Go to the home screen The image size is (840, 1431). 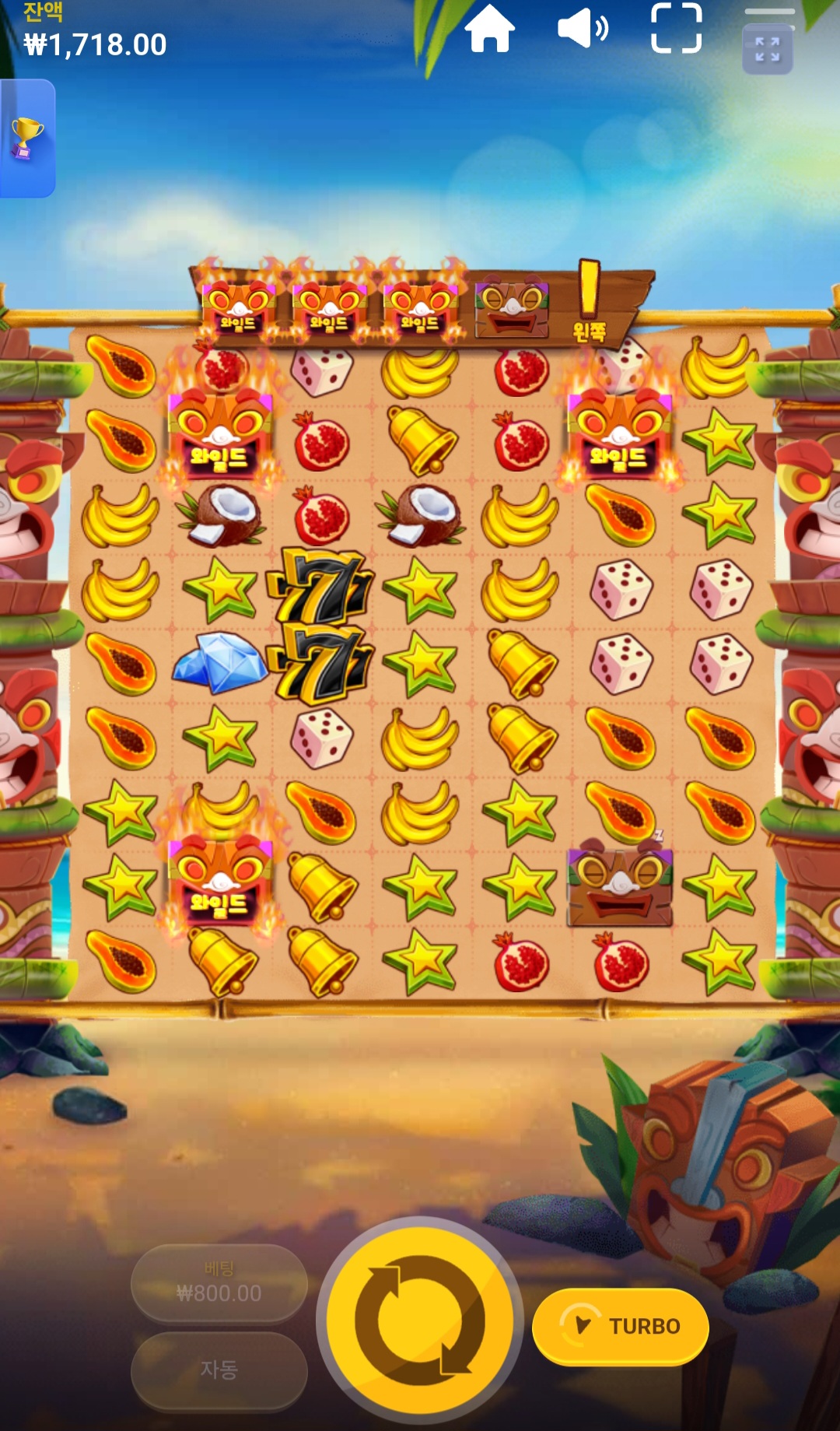[489, 29]
